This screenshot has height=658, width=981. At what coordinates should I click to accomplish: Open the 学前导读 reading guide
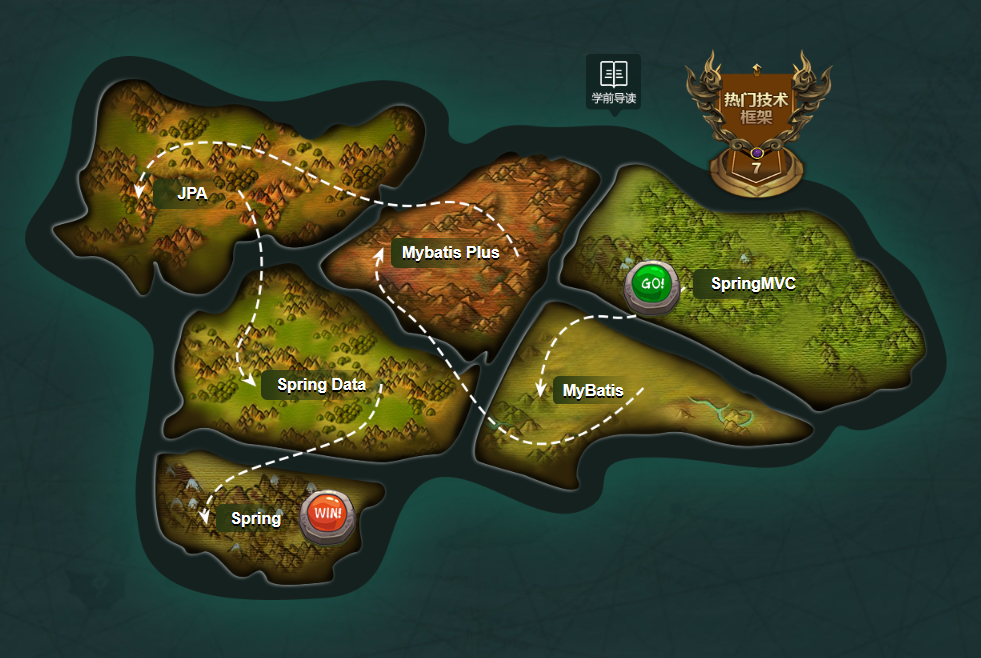(613, 82)
